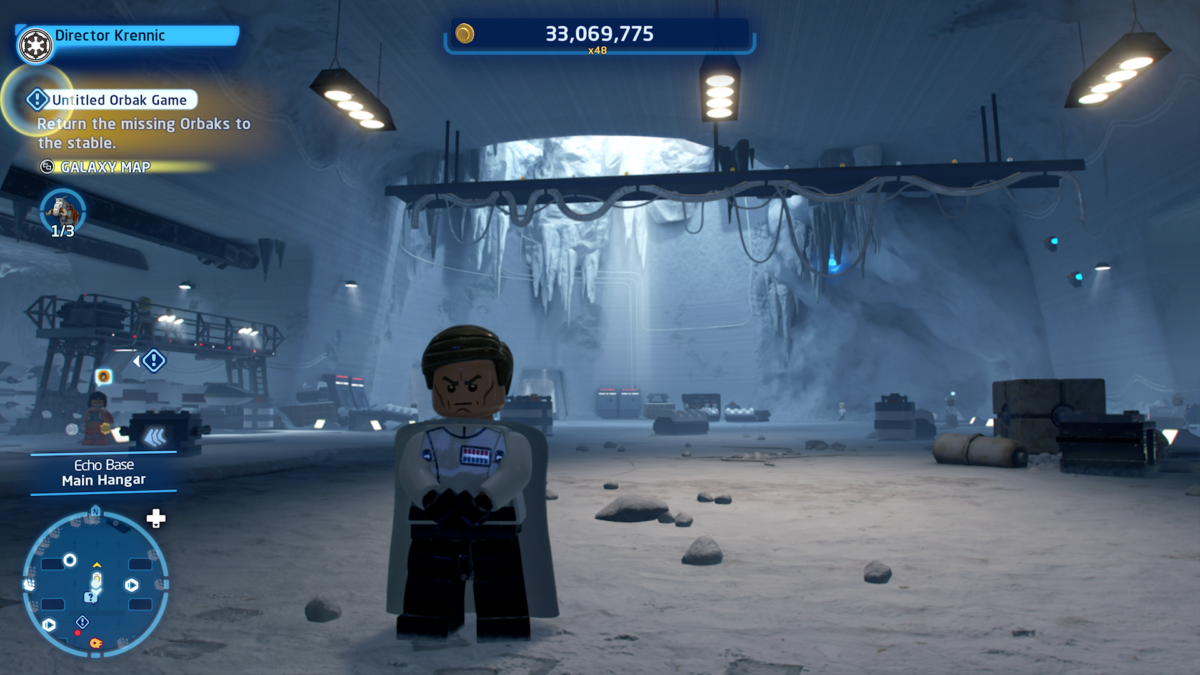This screenshot has width=1200, height=675.
Task: Select the question mark marker on minimap
Action: [91, 597]
